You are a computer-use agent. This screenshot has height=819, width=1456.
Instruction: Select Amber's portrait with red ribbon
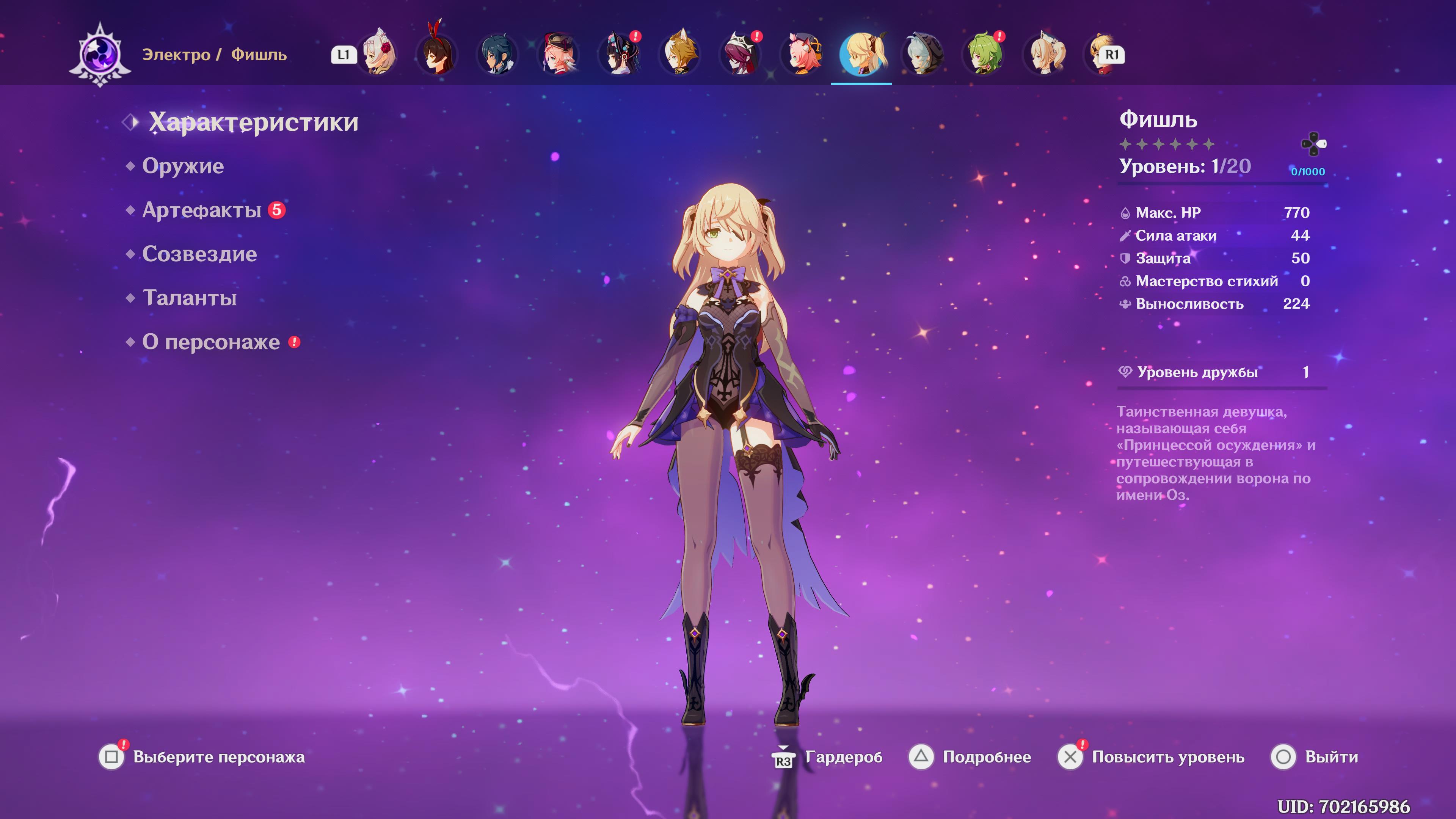[x=437, y=55]
